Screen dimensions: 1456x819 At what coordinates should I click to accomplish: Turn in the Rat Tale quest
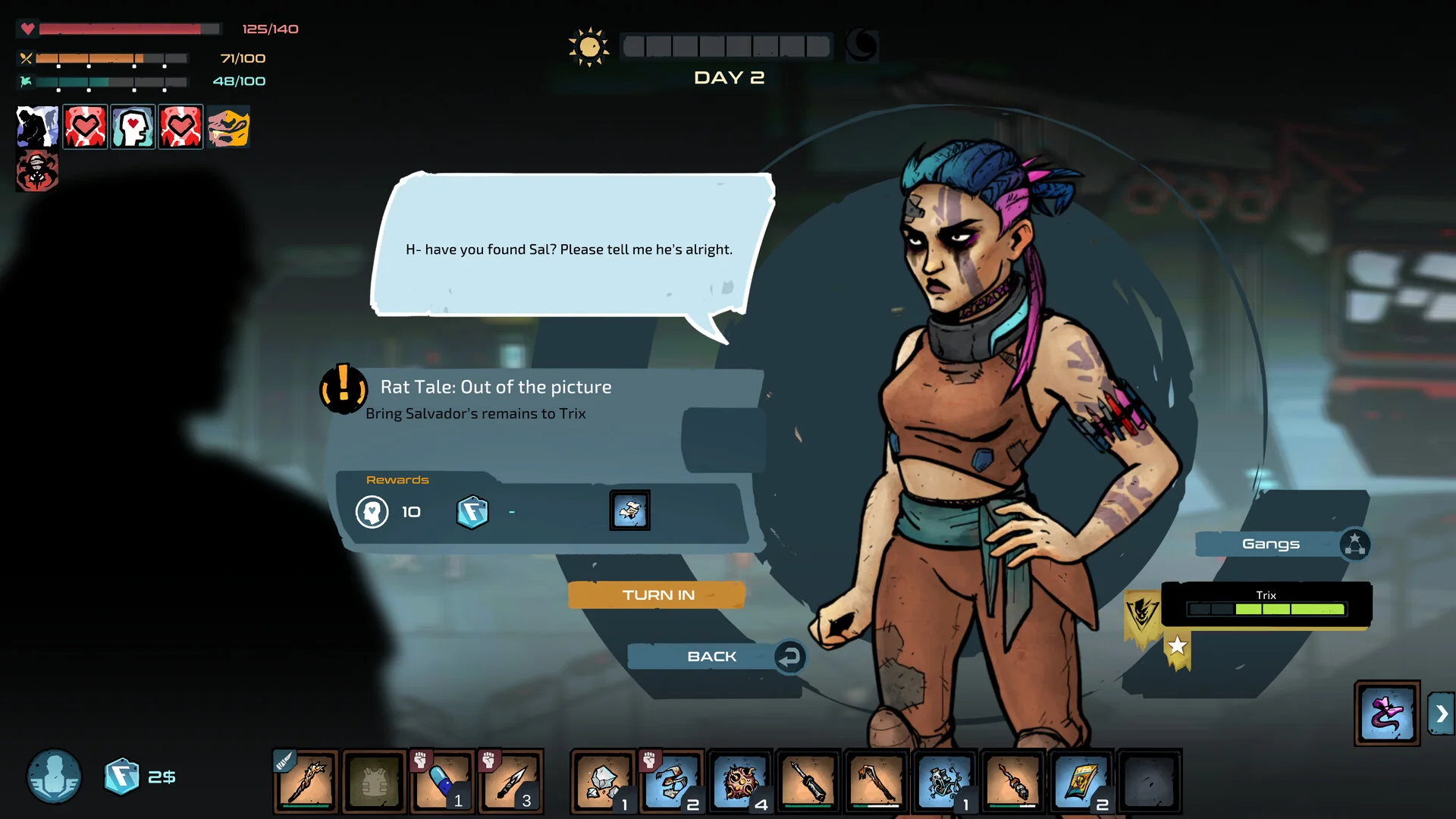(x=657, y=595)
